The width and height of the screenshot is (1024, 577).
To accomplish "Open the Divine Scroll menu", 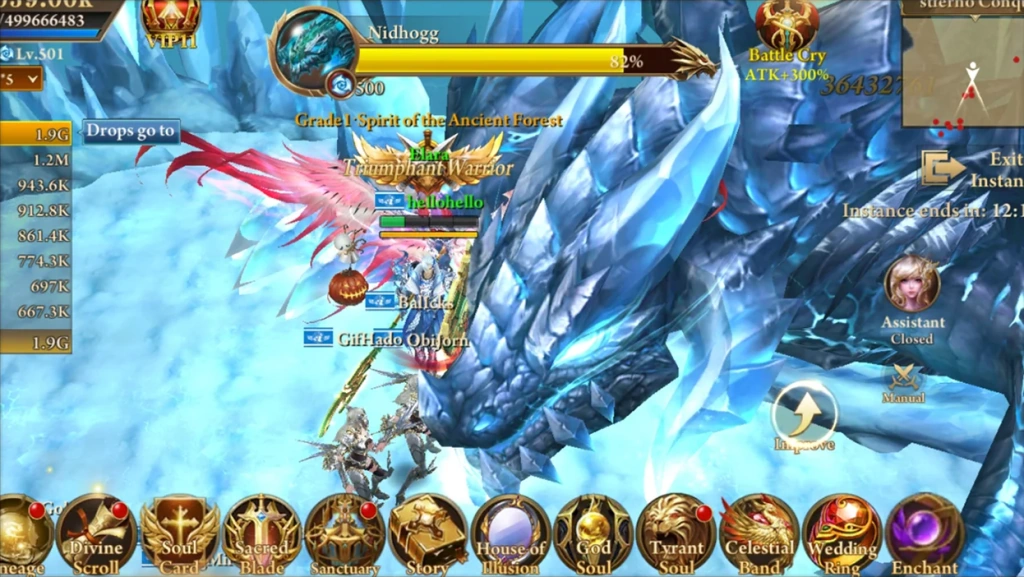I will [x=96, y=531].
